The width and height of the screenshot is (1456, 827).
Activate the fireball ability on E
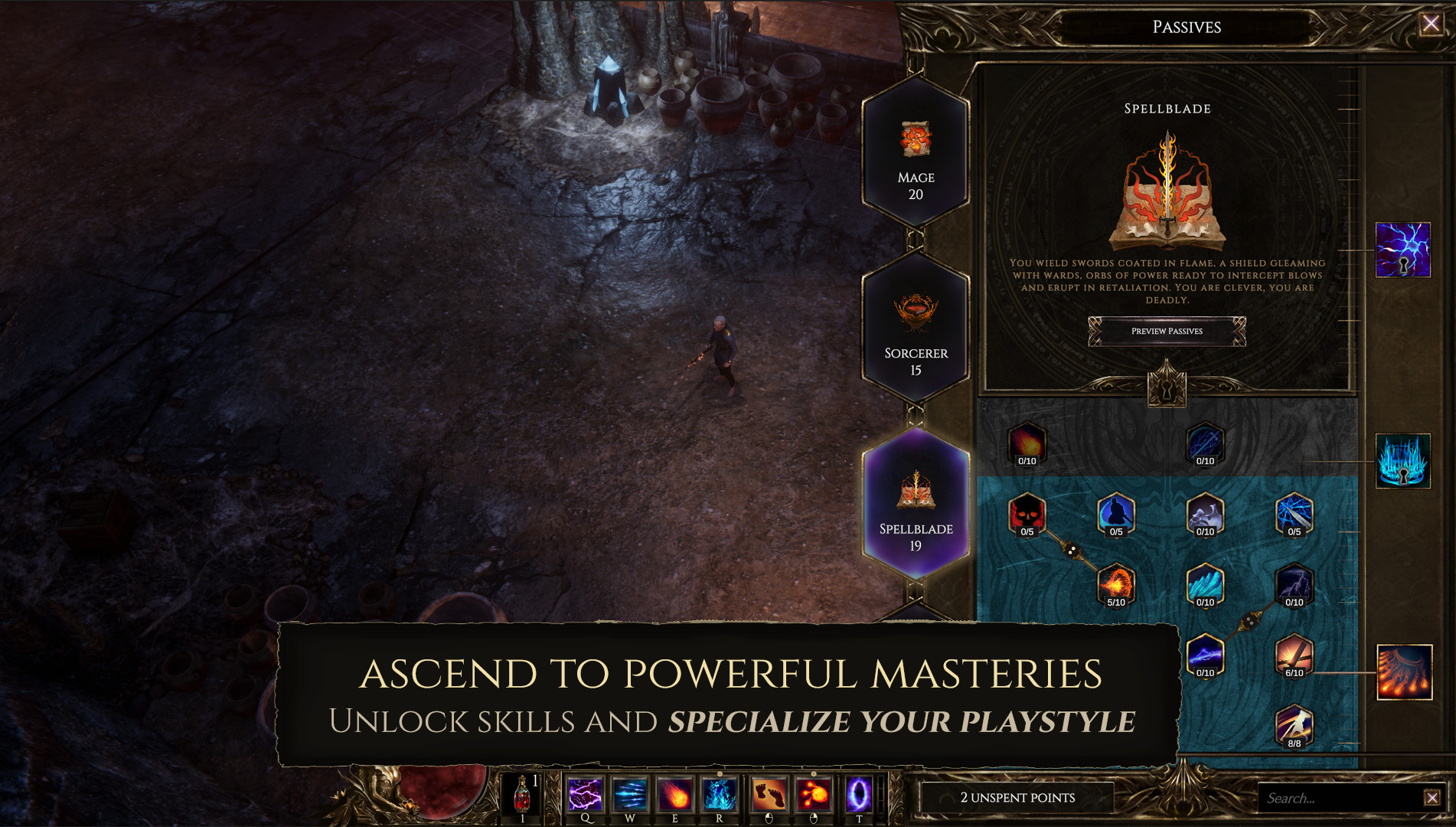[x=675, y=794]
